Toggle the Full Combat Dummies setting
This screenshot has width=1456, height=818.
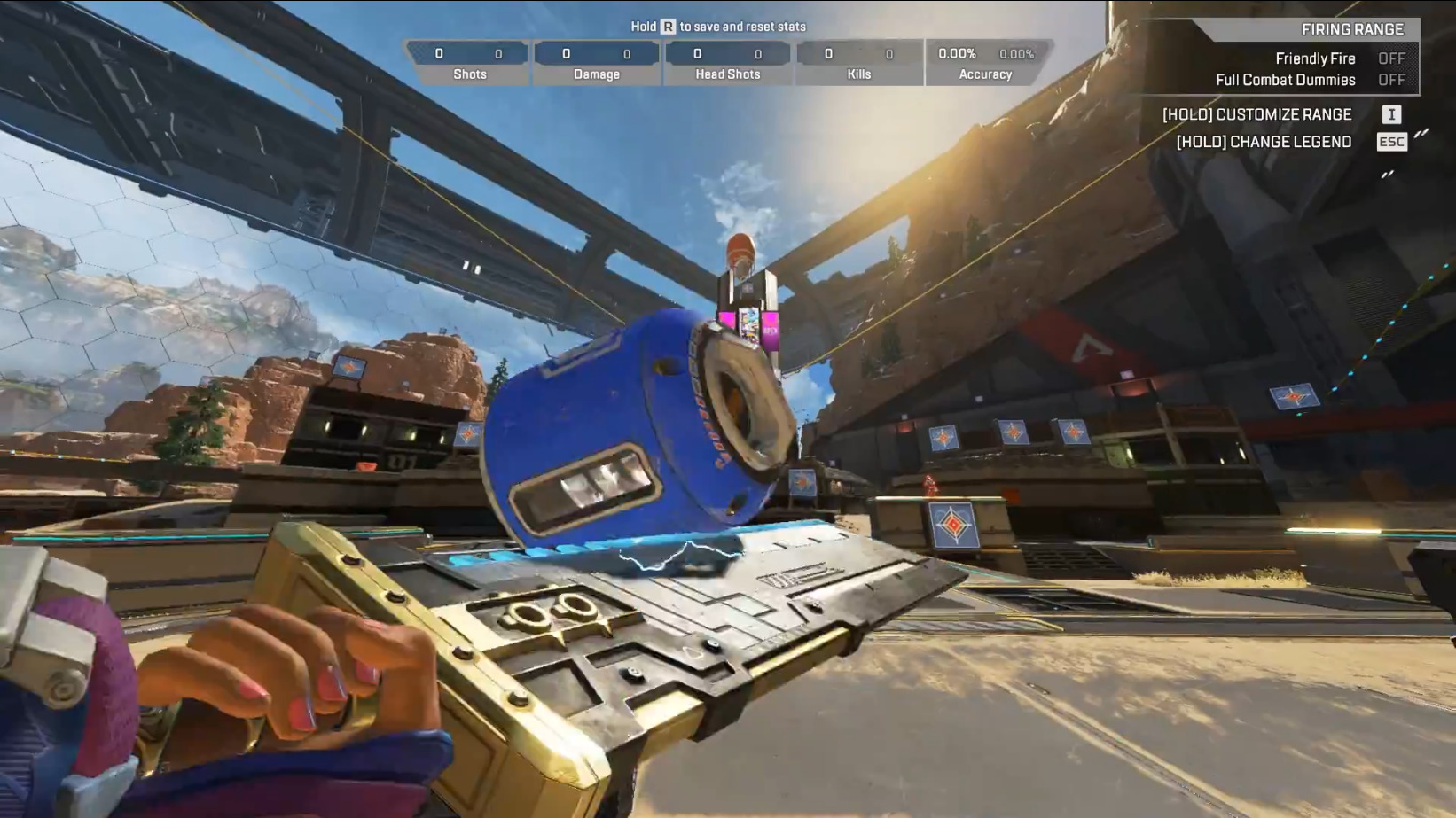[x=1390, y=80]
